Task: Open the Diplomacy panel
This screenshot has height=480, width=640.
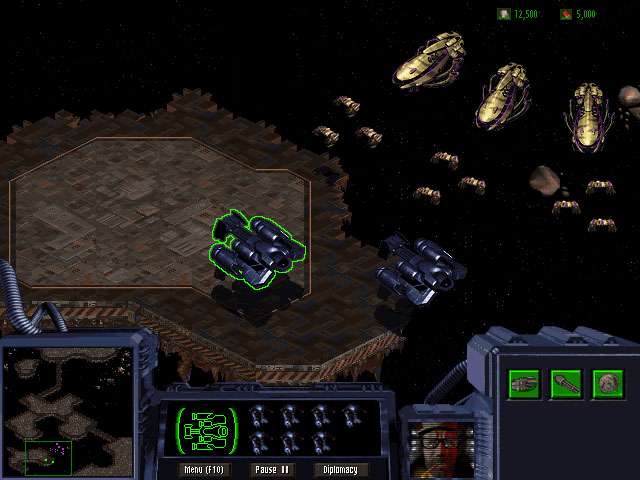Action: point(341,469)
